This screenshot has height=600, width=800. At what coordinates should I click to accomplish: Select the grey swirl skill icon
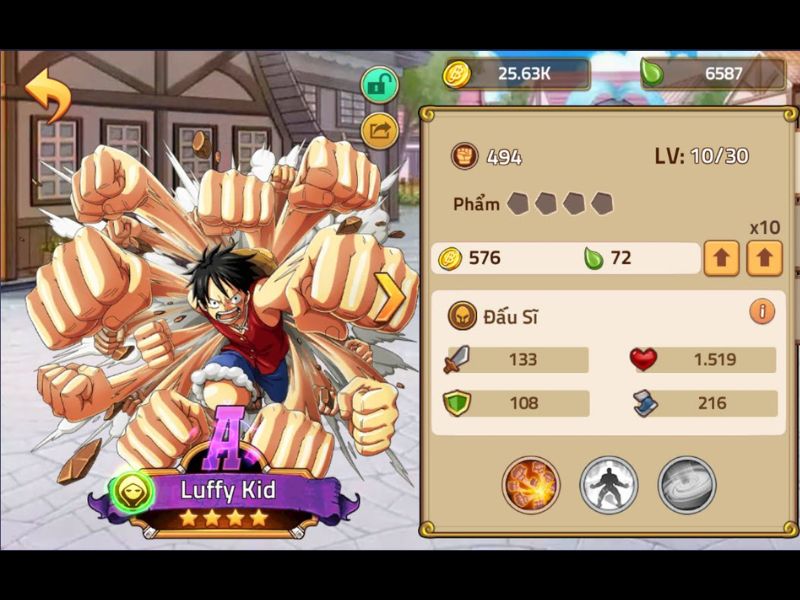click(x=687, y=485)
